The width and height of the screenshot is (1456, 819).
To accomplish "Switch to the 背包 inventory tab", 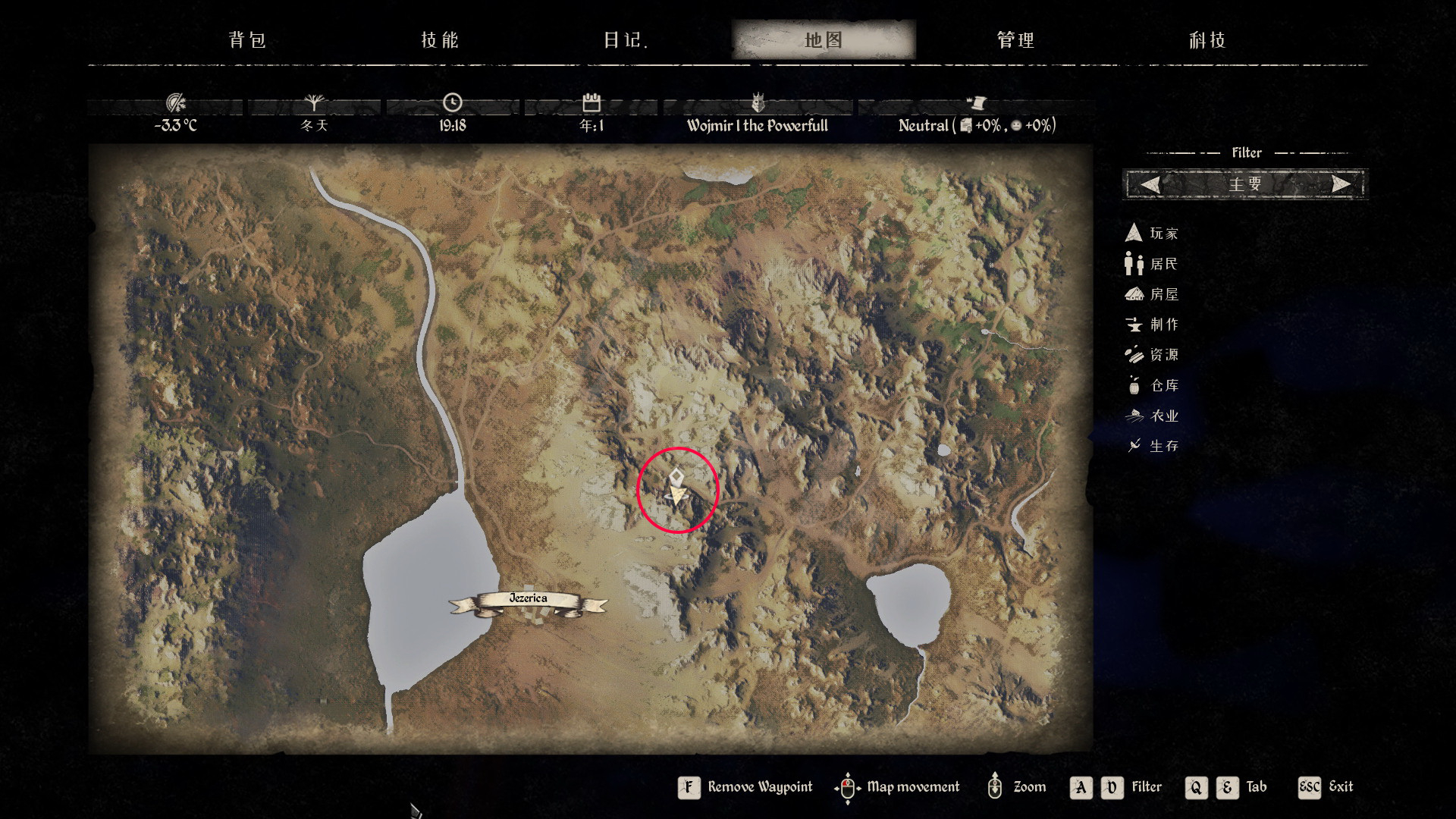I will (x=247, y=40).
